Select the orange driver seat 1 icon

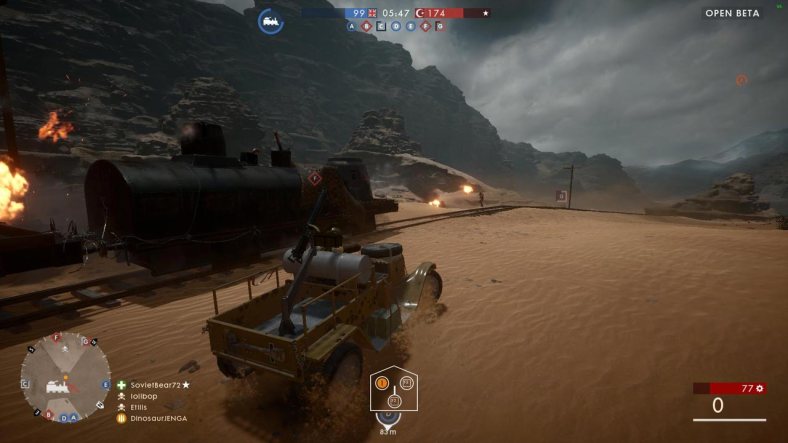click(x=381, y=382)
